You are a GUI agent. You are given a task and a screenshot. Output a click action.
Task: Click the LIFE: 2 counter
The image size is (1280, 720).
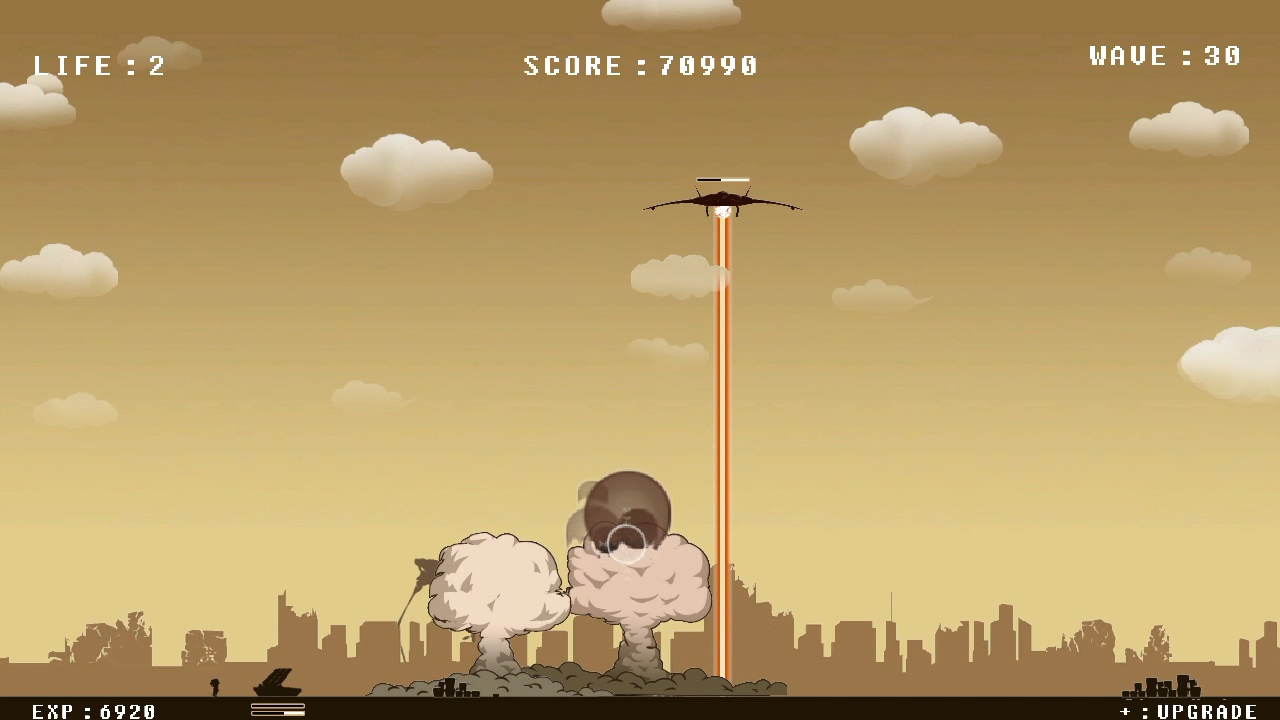100,65
